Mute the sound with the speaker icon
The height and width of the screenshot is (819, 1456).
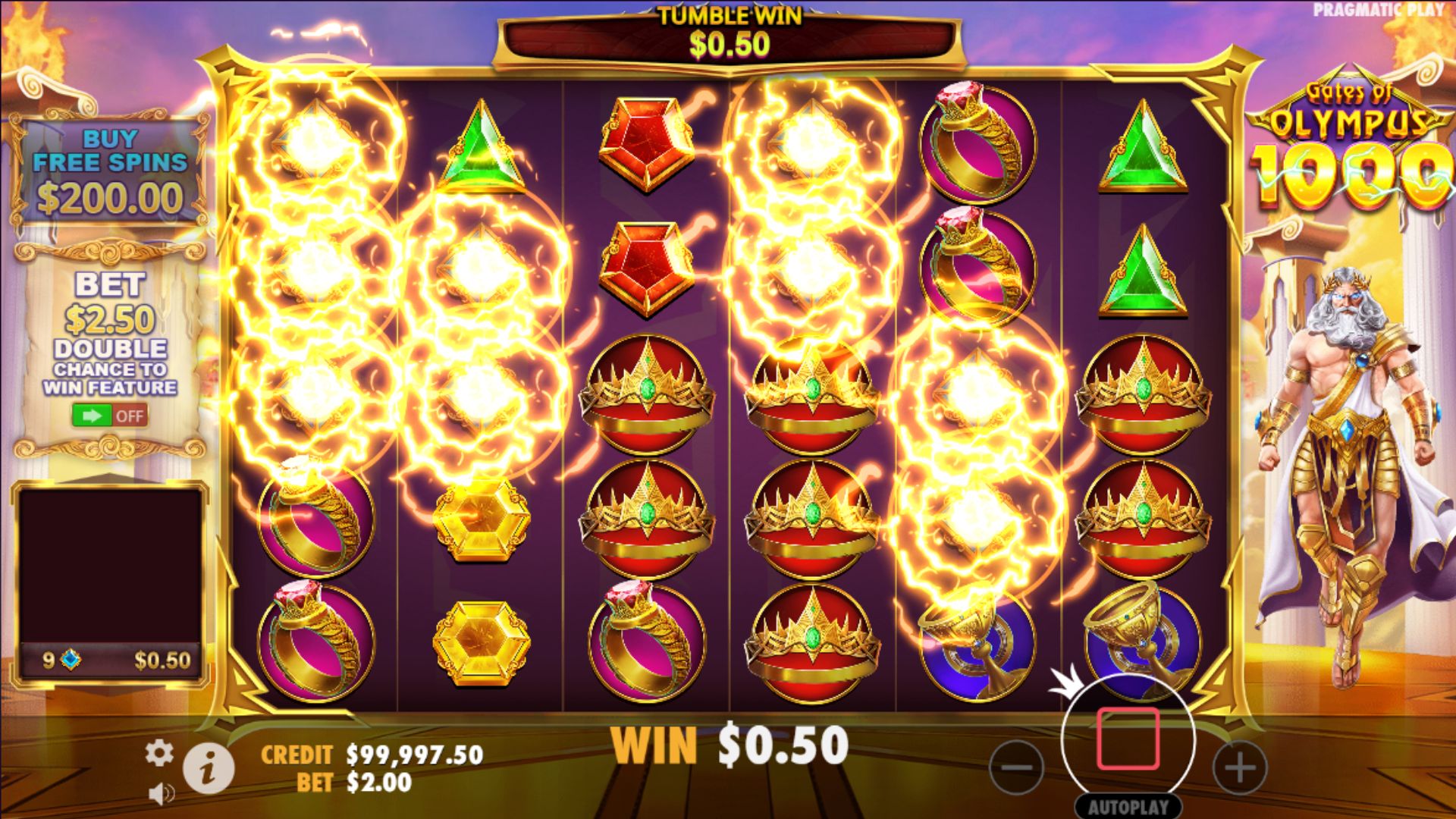point(161,793)
